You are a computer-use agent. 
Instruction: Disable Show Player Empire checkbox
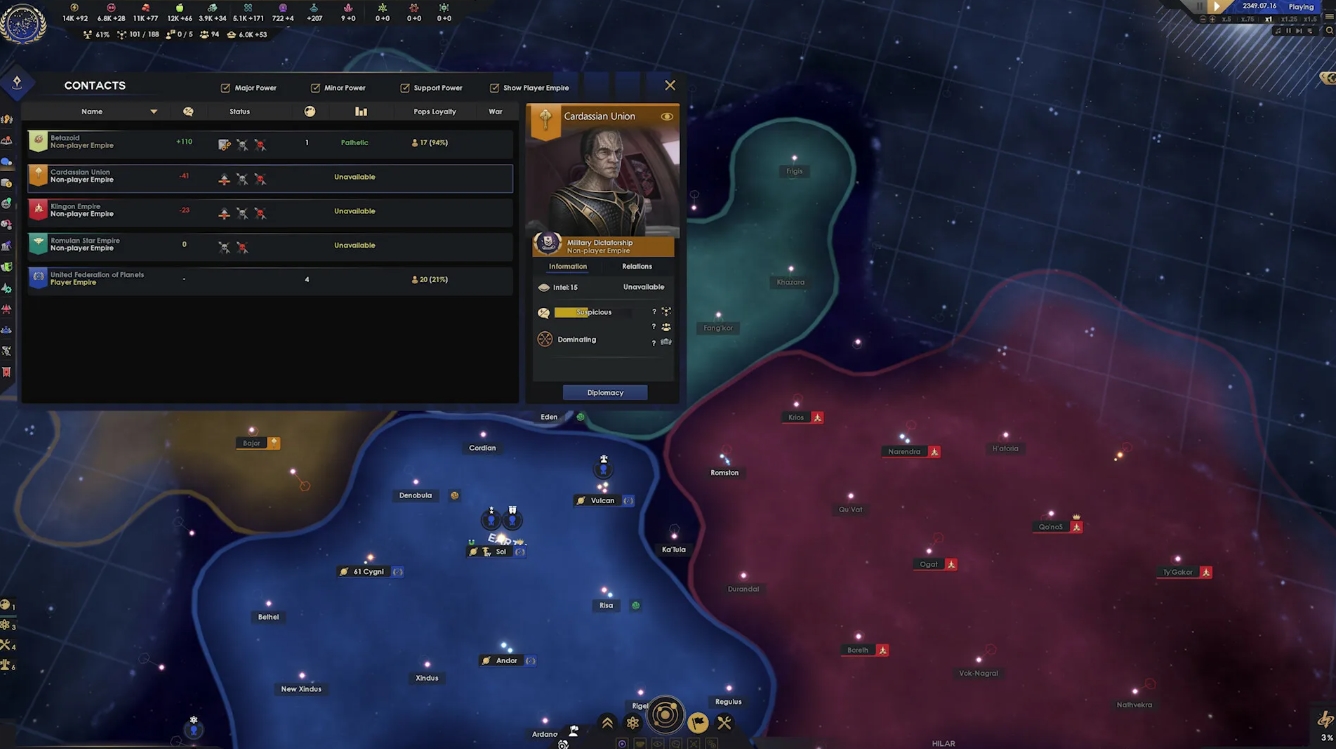coord(494,88)
